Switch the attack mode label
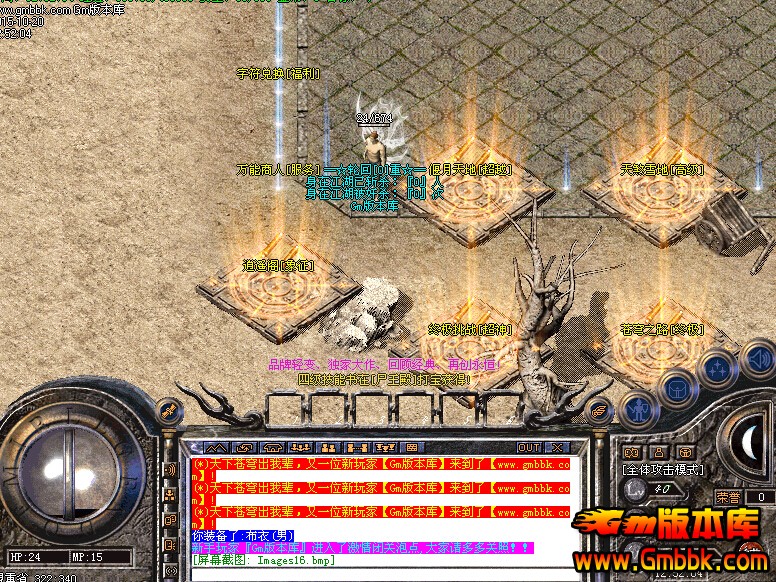The height and width of the screenshot is (582, 776). 663,469
